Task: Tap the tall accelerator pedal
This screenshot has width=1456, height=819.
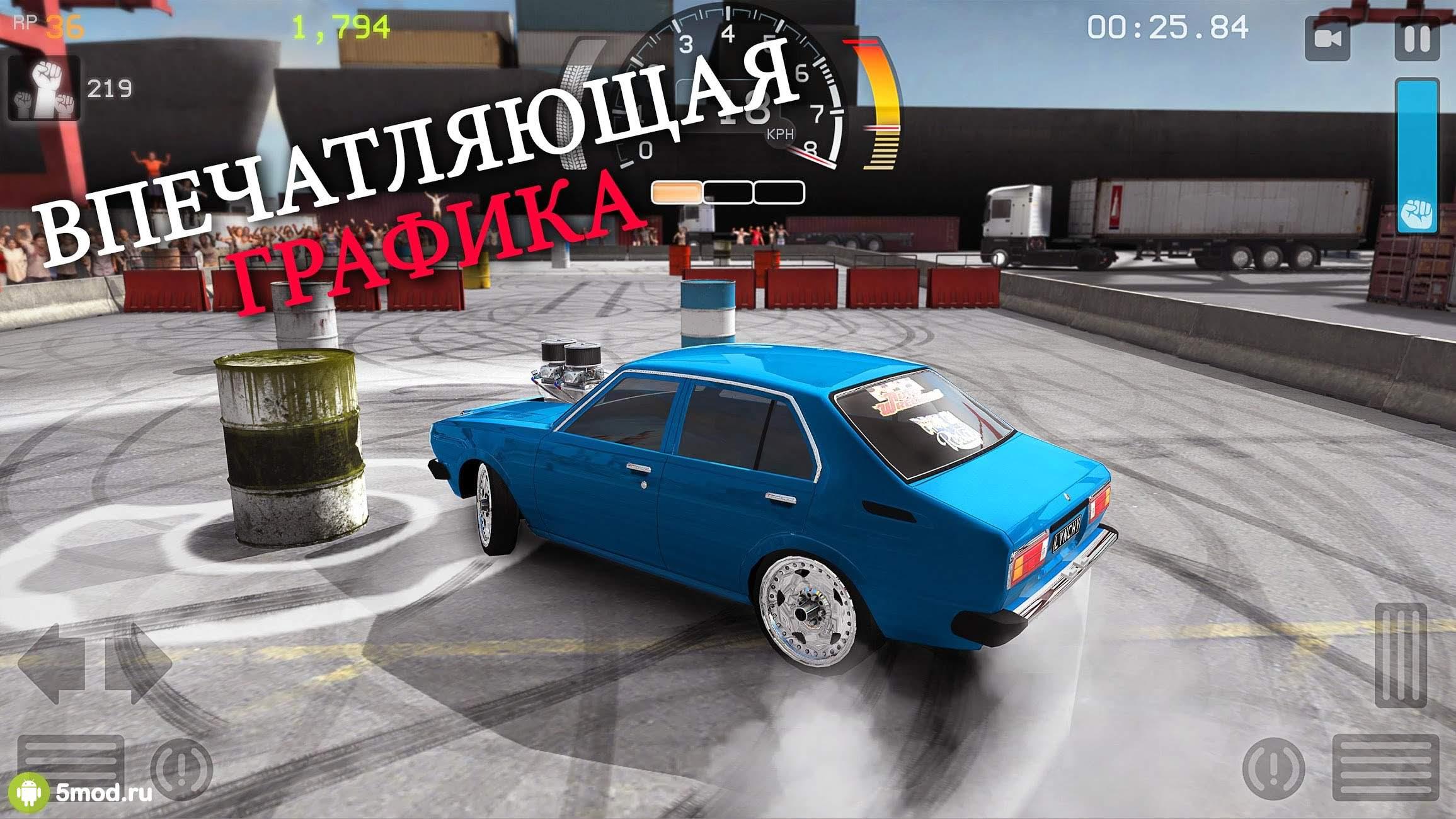Action: (x=1400, y=655)
